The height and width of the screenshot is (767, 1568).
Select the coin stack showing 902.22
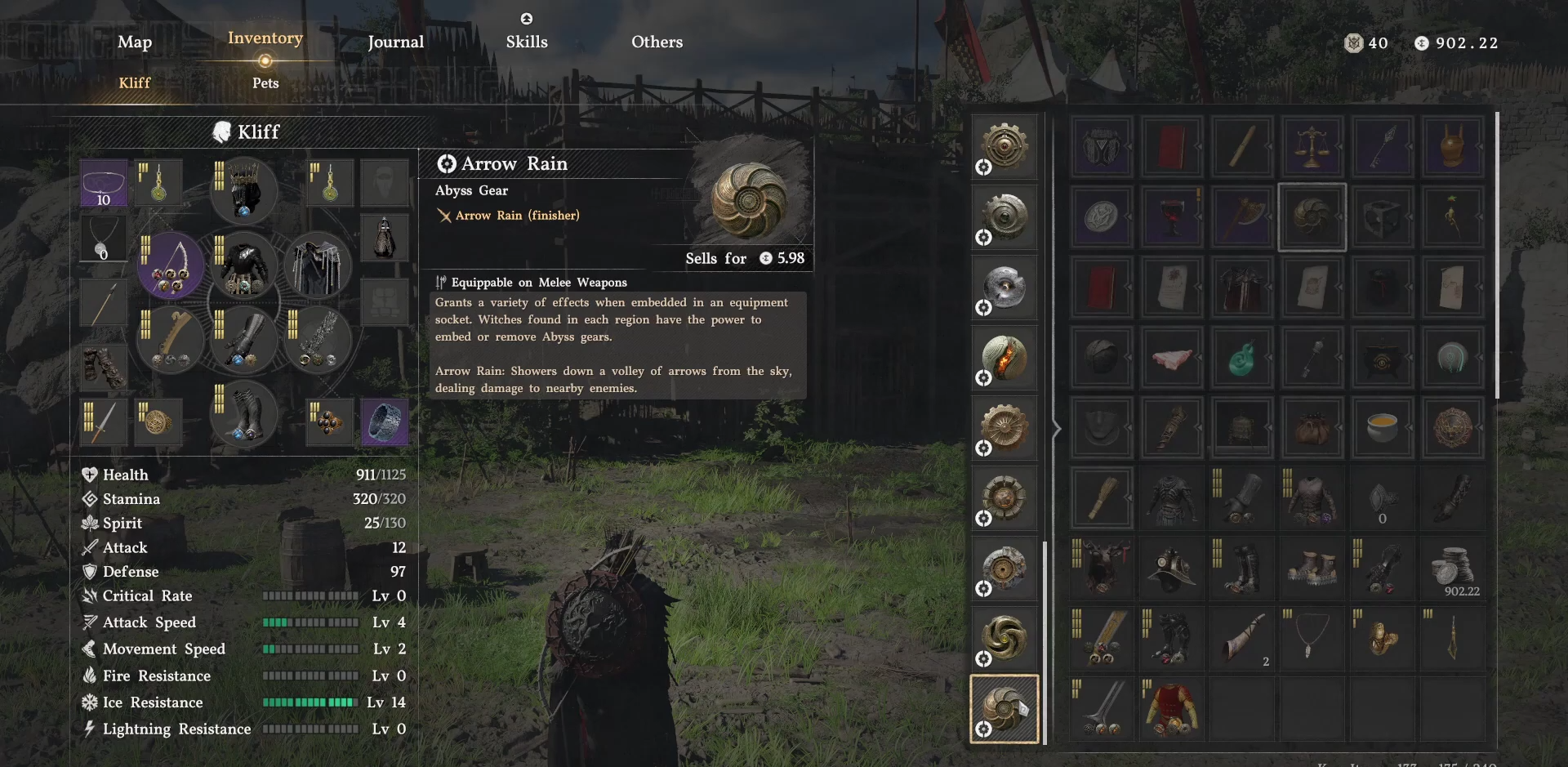tap(1452, 568)
